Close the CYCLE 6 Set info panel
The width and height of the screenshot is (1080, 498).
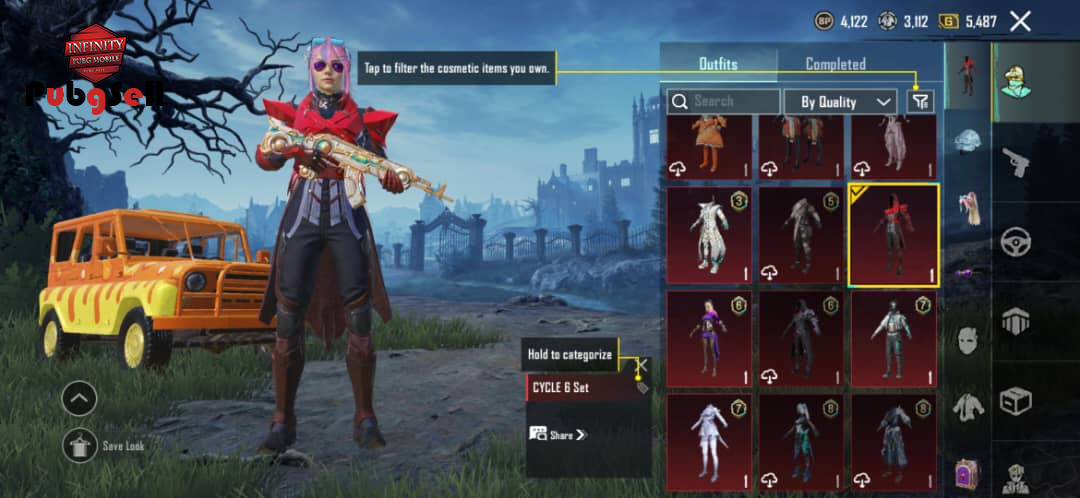643,367
